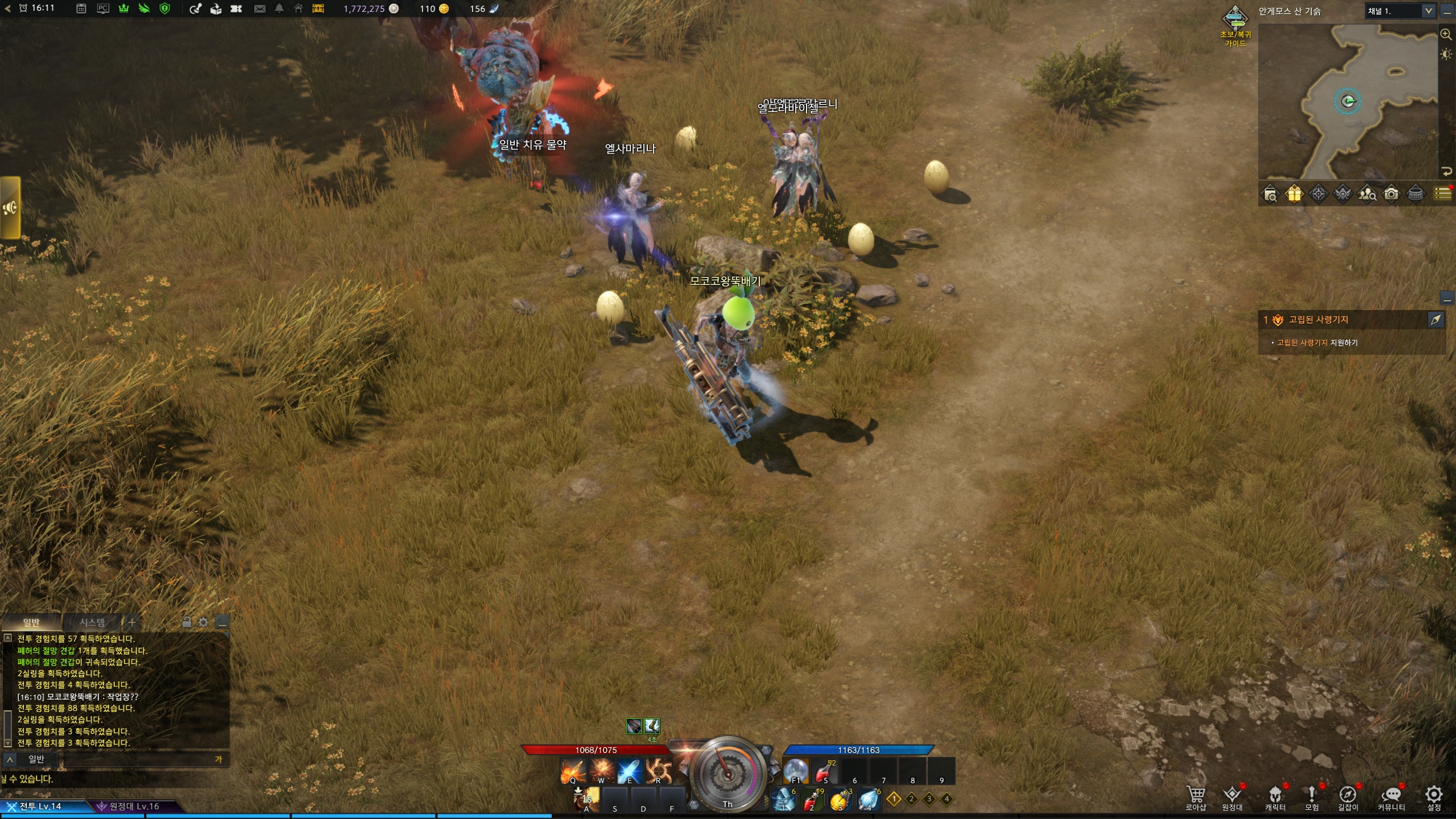Open the 커뮤니티 community menu
The height and width of the screenshot is (819, 1456).
click(x=1391, y=796)
